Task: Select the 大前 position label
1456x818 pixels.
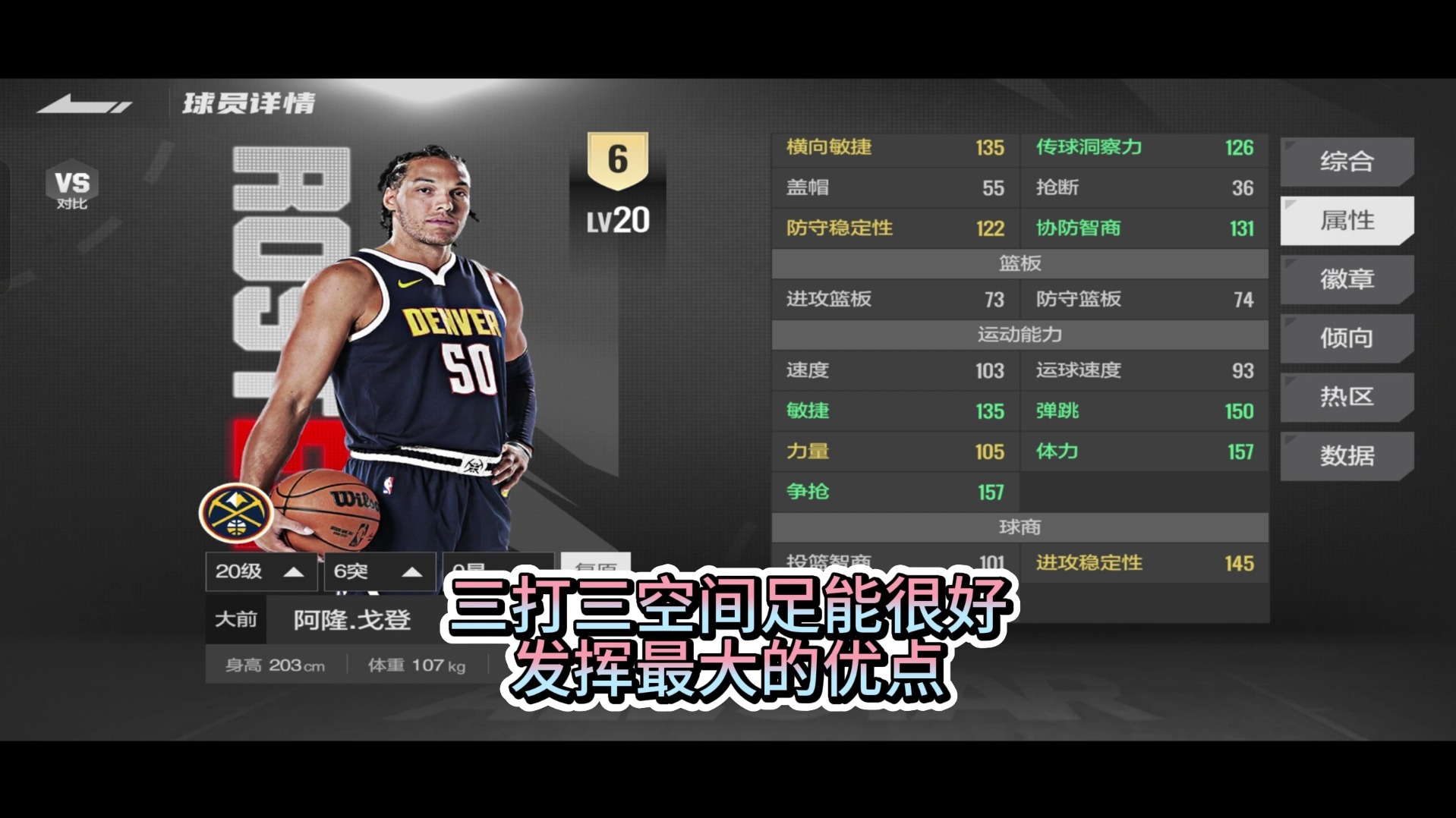Action: click(235, 619)
